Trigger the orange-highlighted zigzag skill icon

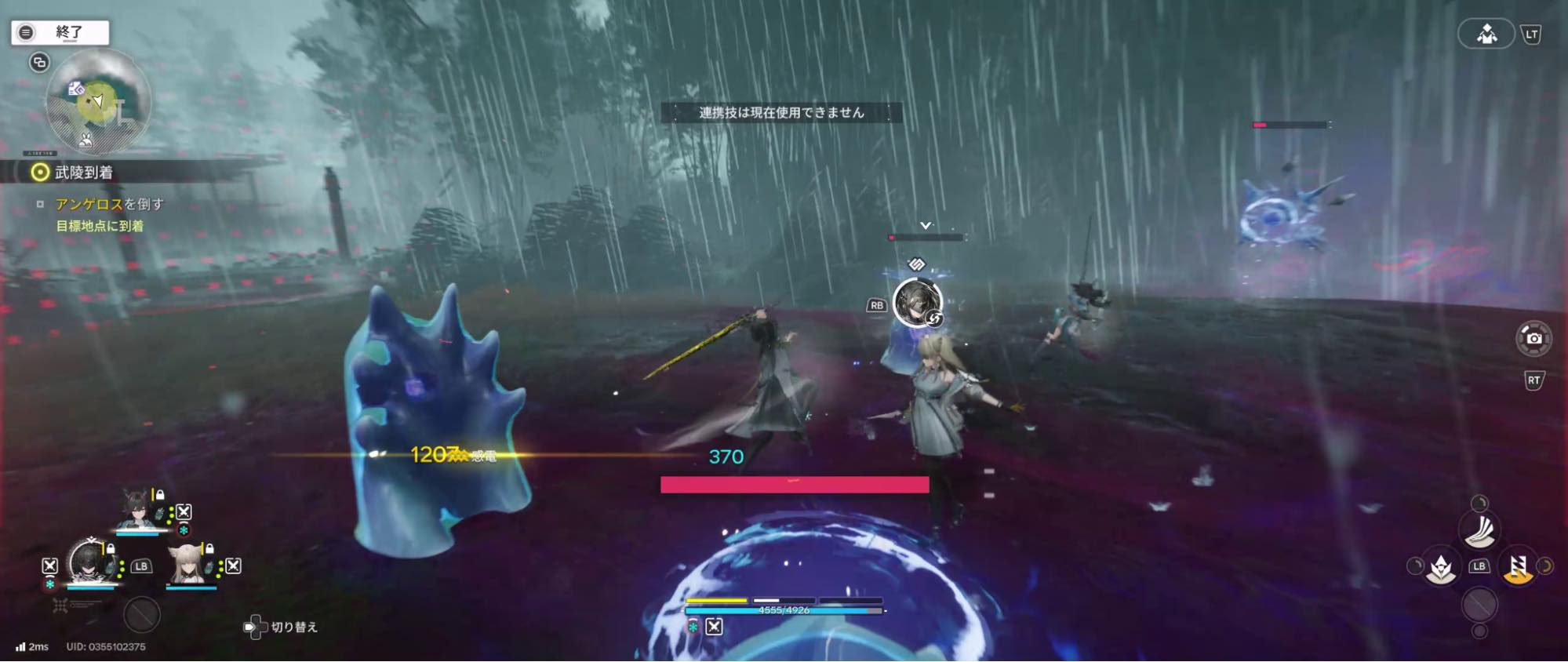click(x=1518, y=566)
